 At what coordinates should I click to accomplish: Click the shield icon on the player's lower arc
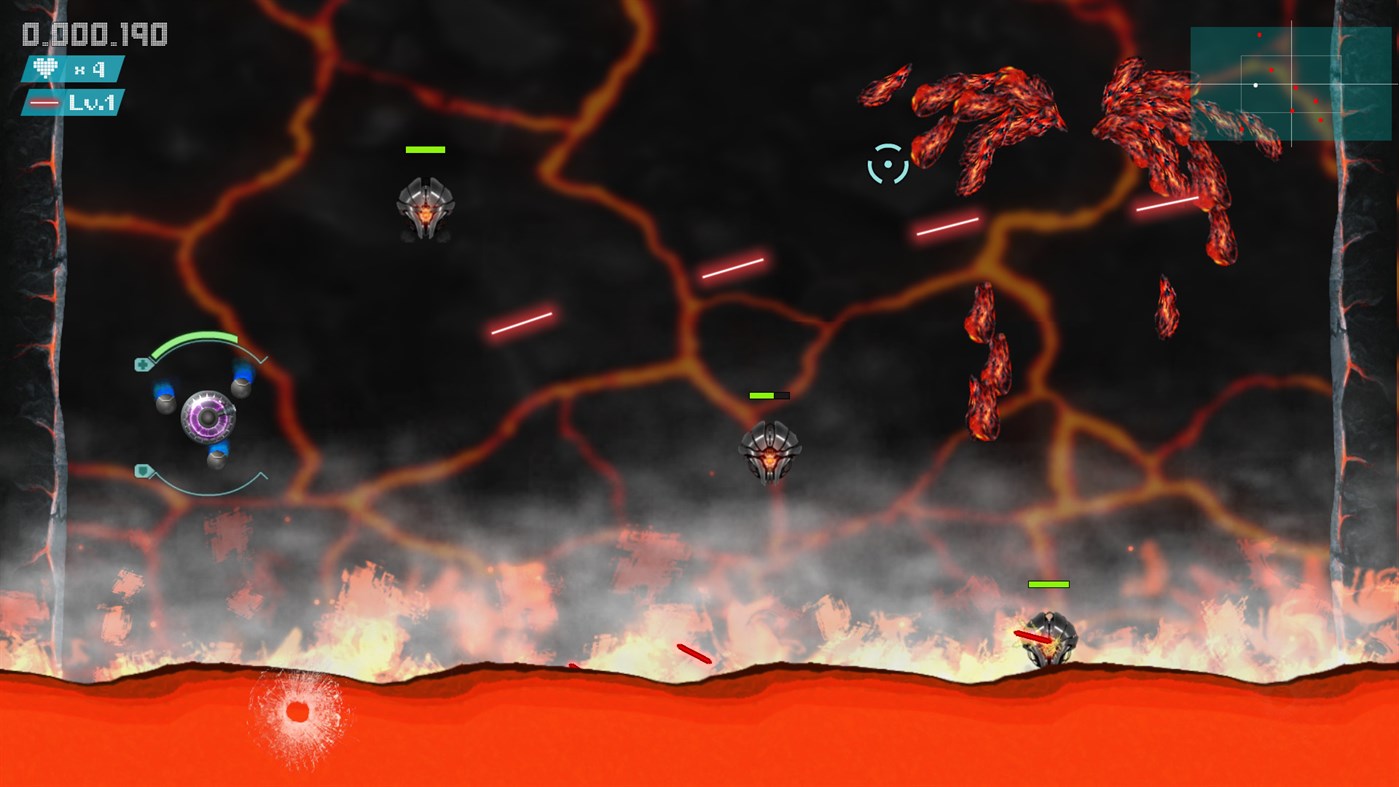[142, 470]
